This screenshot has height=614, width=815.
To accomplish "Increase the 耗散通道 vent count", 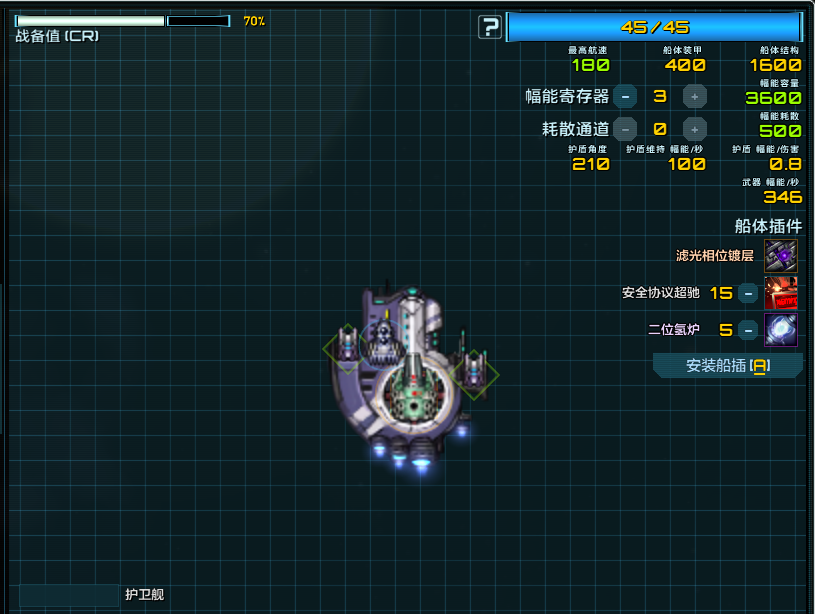I will [695, 129].
